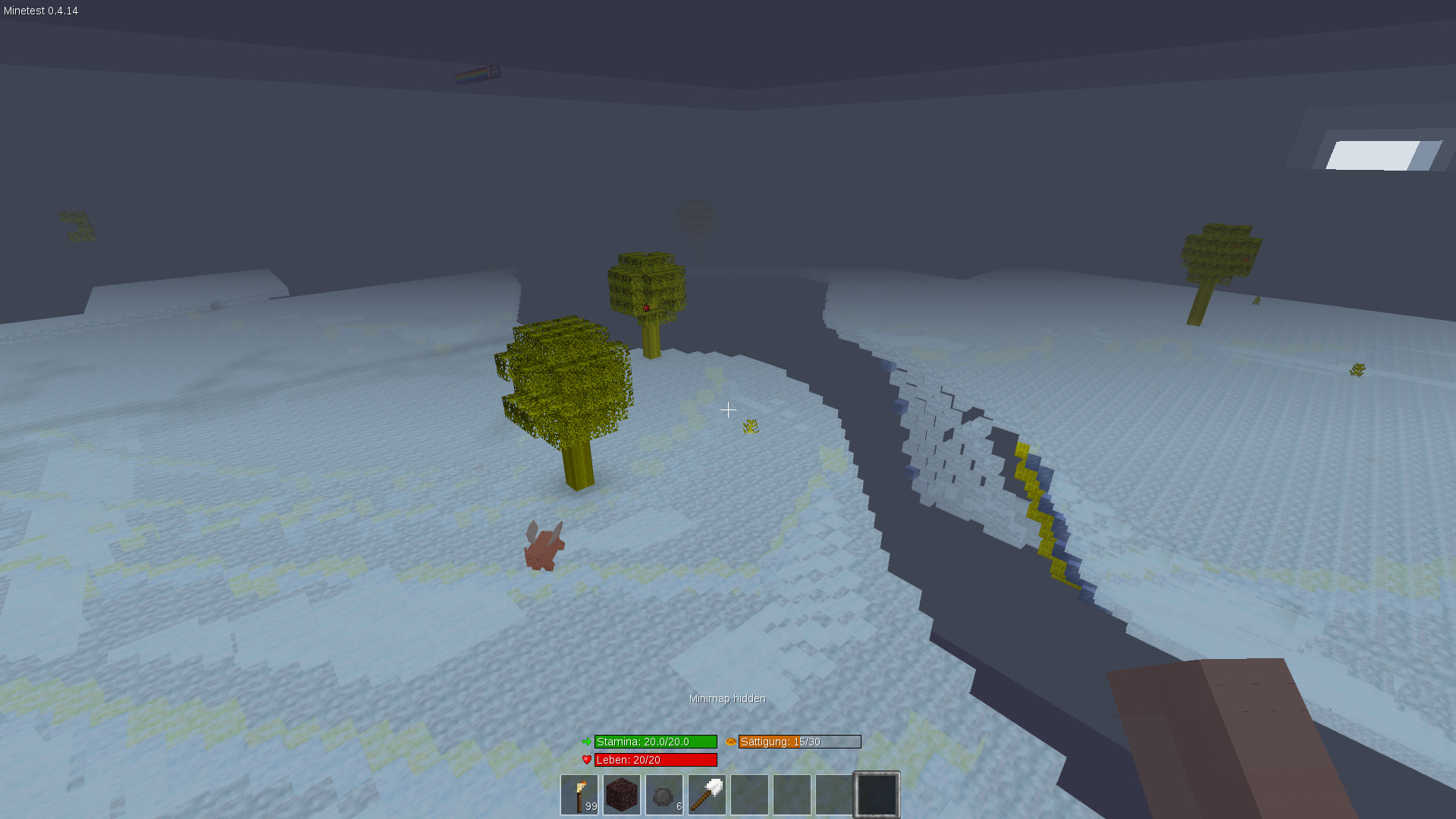The image size is (1456, 819).
Task: Click the red heart icon beside Leben
Action: [585, 759]
